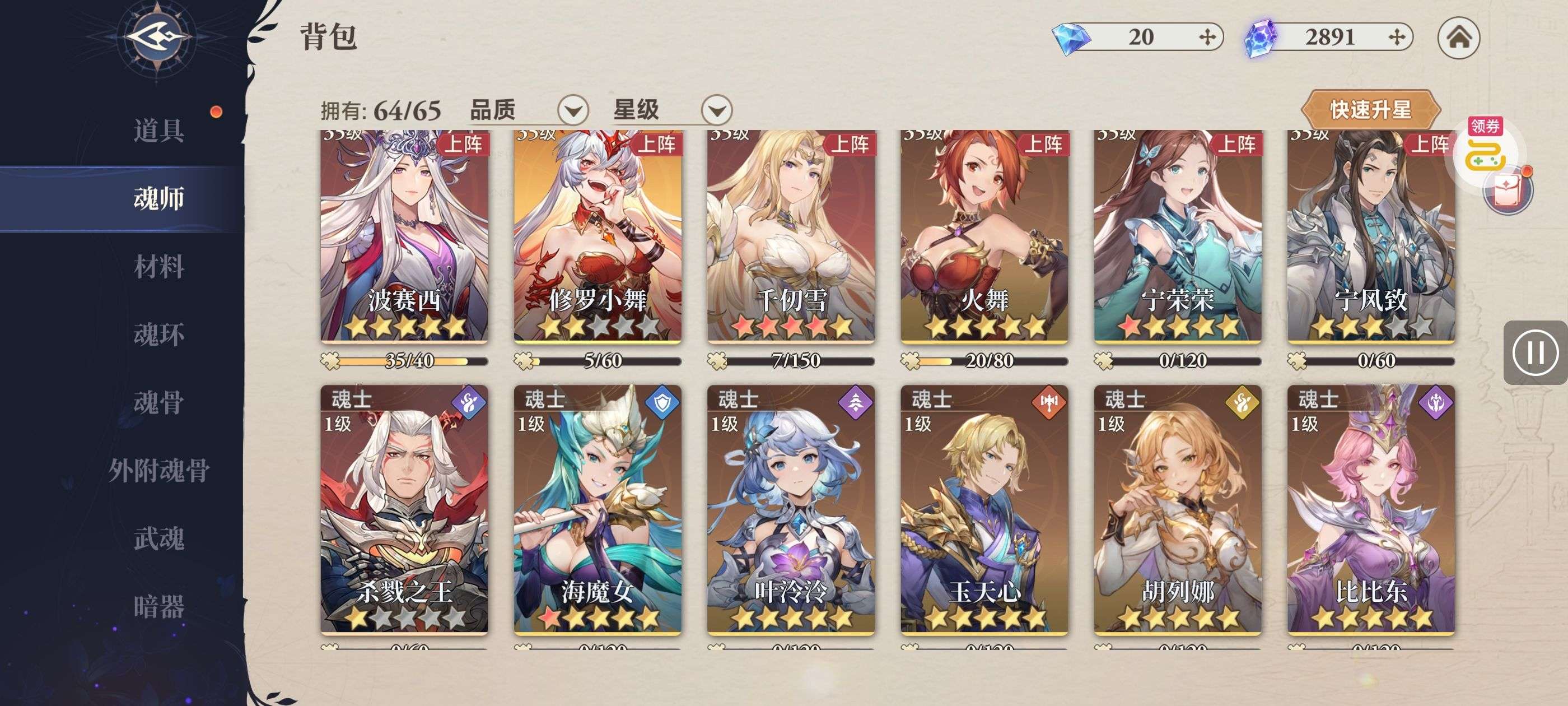Add more blue diamonds

tap(1207, 37)
